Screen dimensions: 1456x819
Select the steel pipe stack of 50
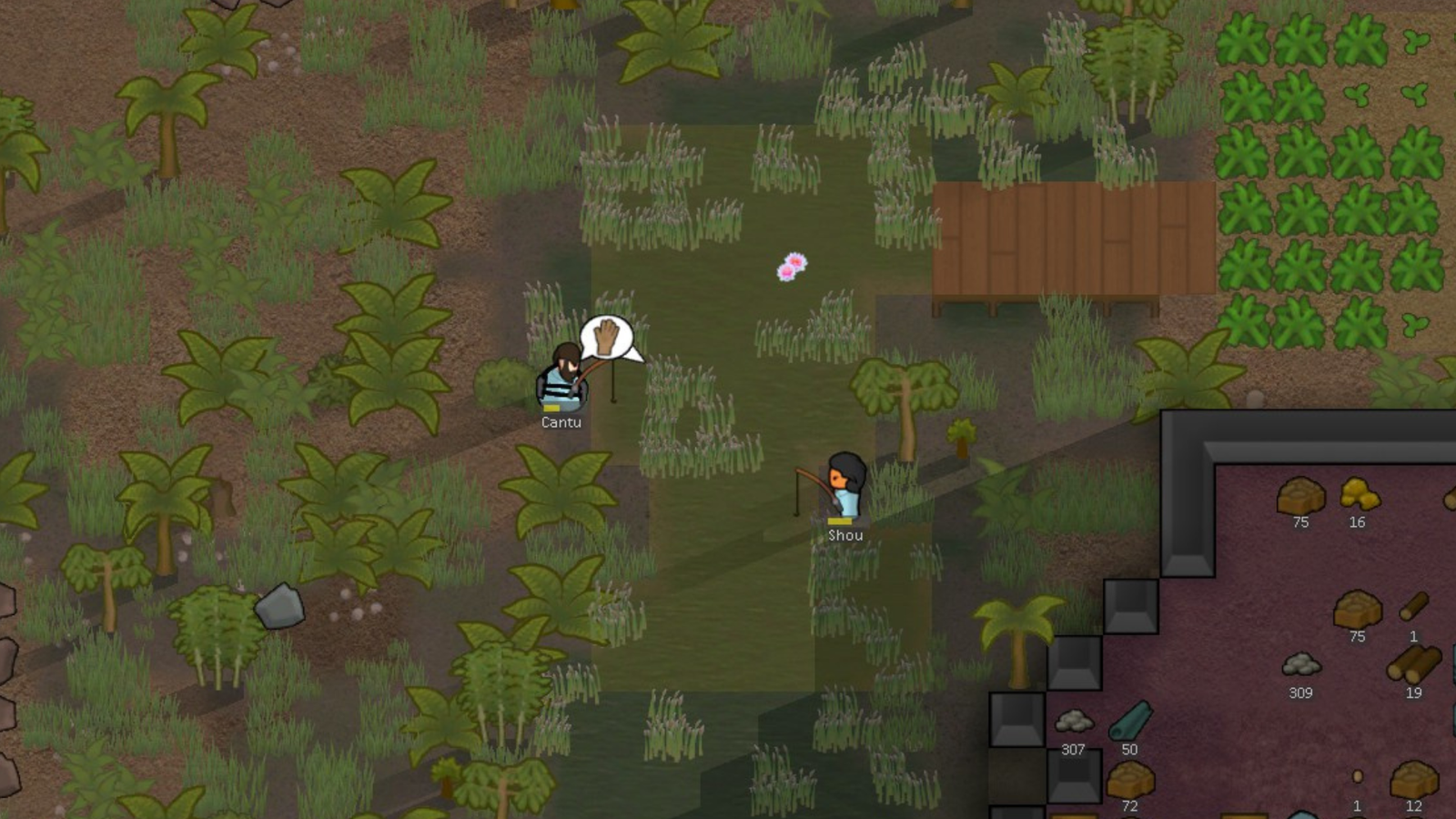click(1128, 719)
